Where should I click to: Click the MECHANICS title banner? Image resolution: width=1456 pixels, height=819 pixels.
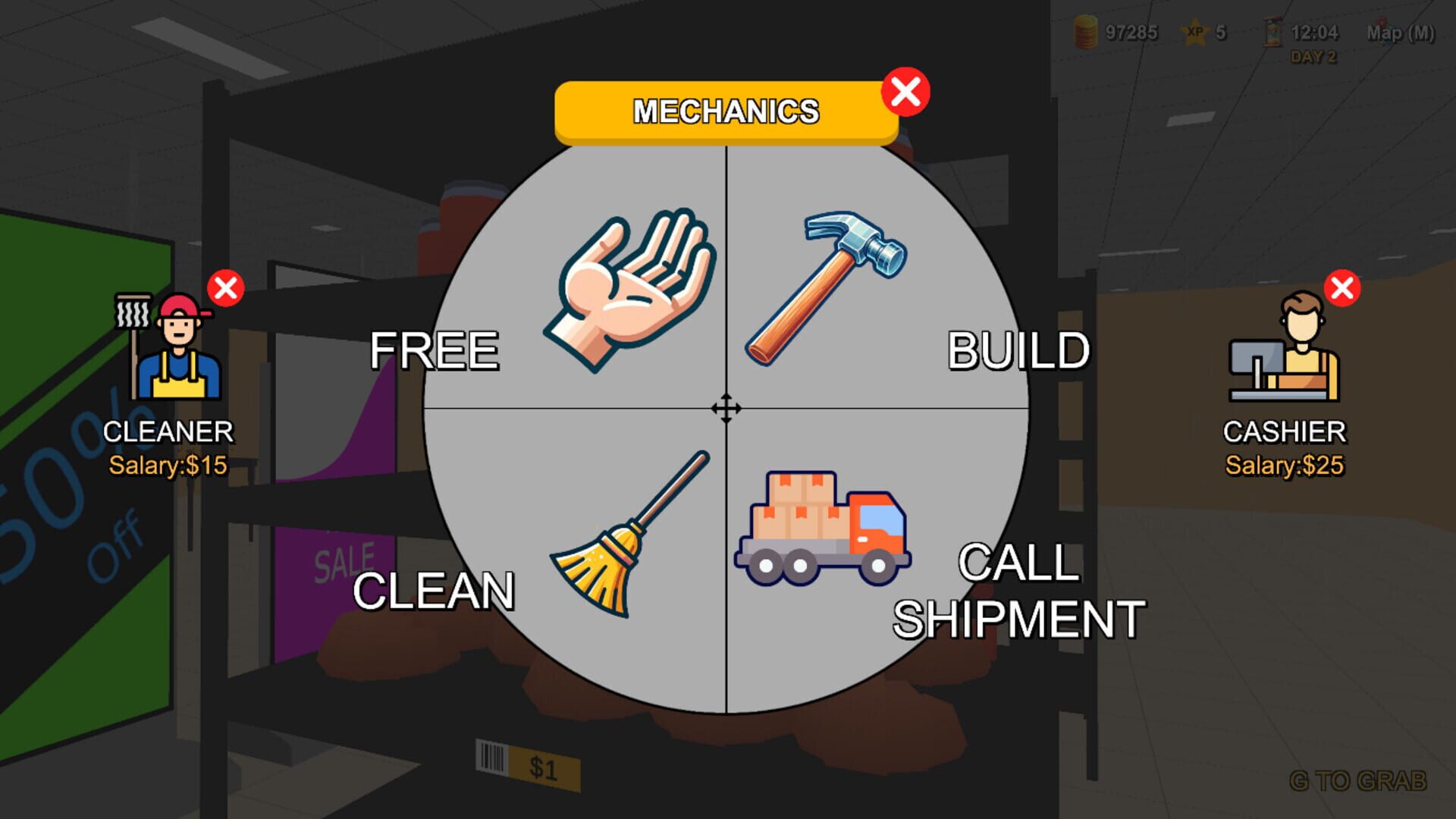726,109
